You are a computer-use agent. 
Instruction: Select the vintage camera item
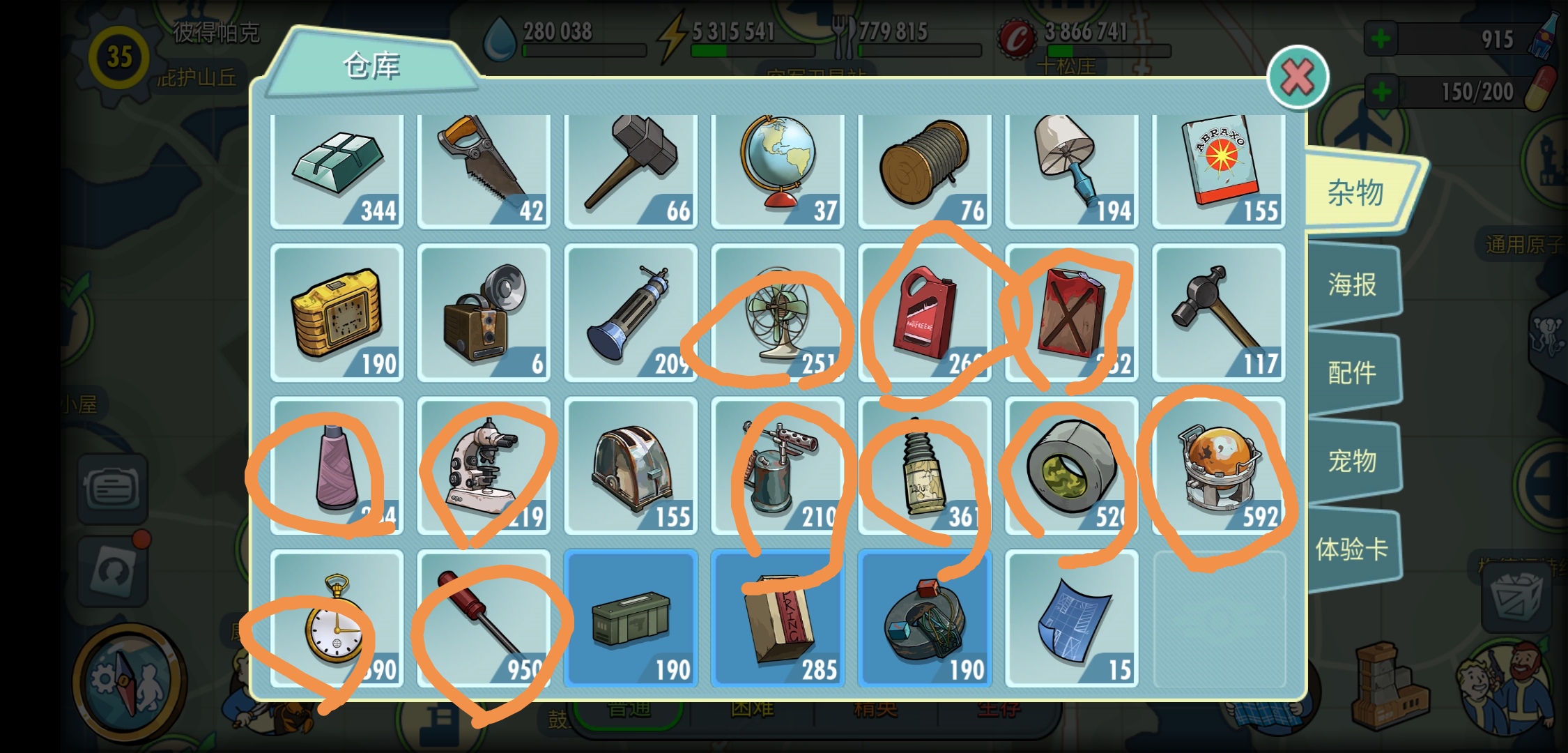[x=484, y=313]
